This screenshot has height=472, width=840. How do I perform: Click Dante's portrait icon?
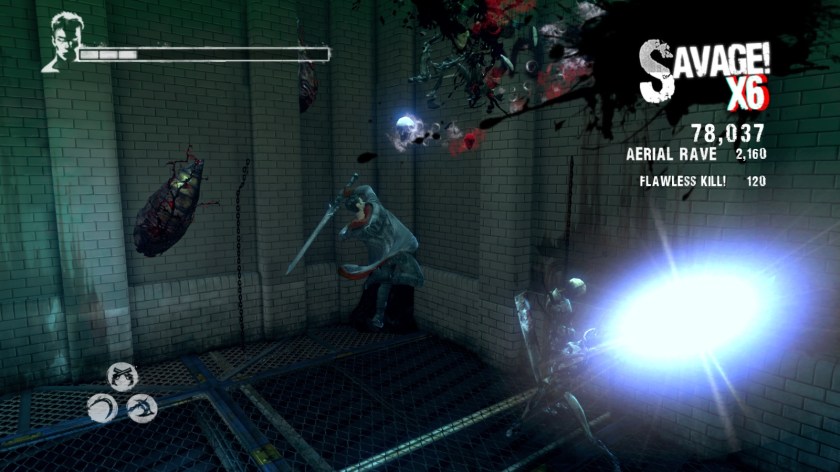coord(59,43)
